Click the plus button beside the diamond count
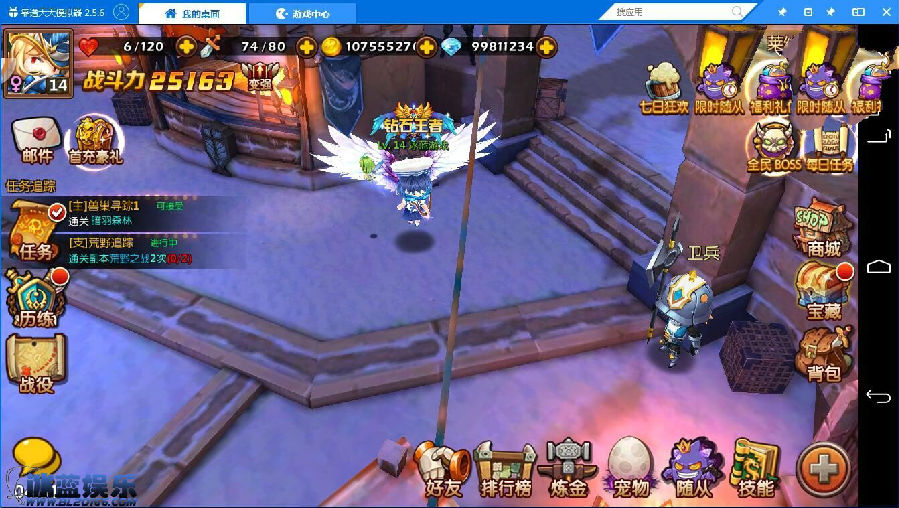899x508 pixels. (546, 47)
